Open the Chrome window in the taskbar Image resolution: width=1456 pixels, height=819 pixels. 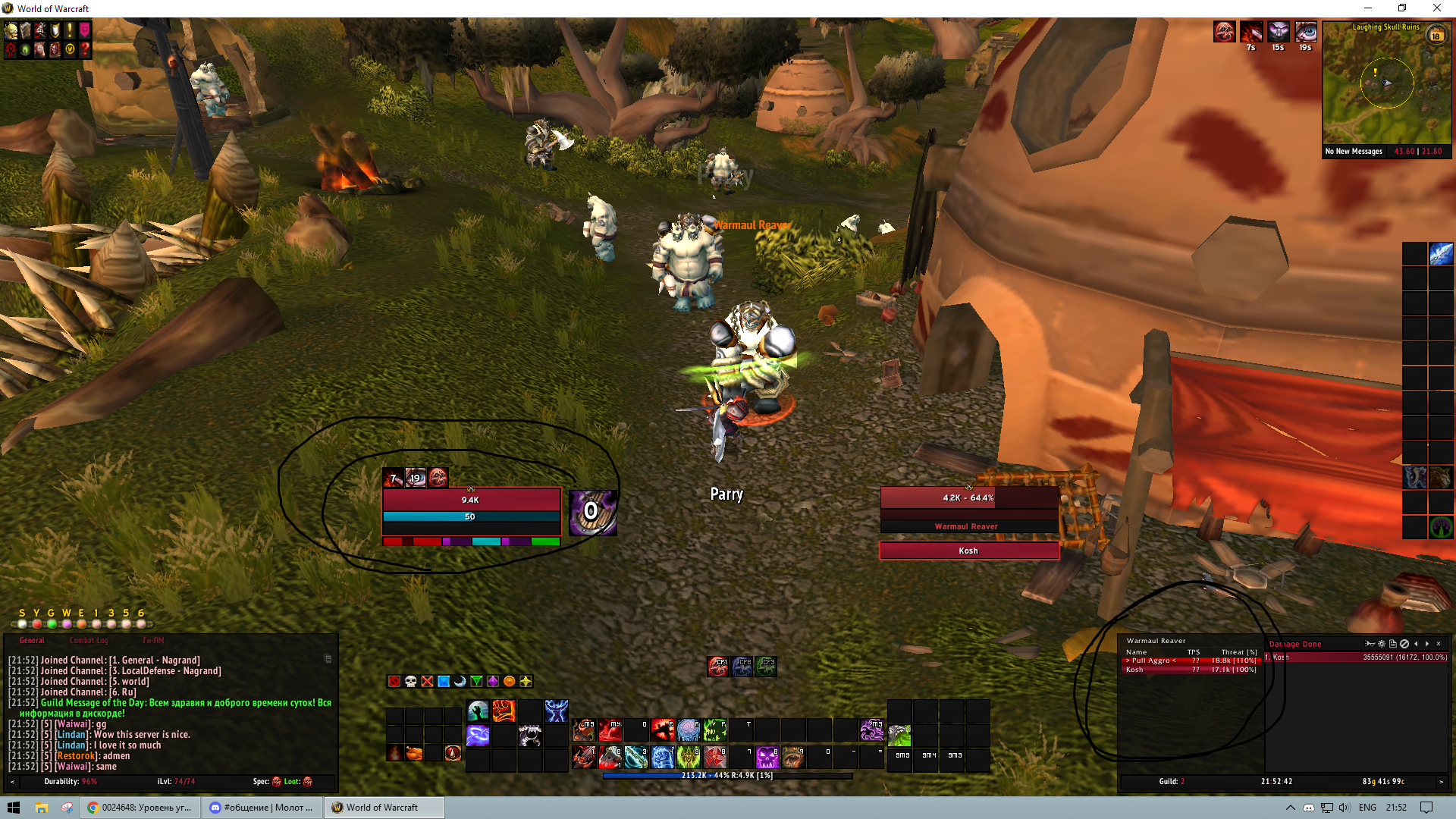pos(140,808)
